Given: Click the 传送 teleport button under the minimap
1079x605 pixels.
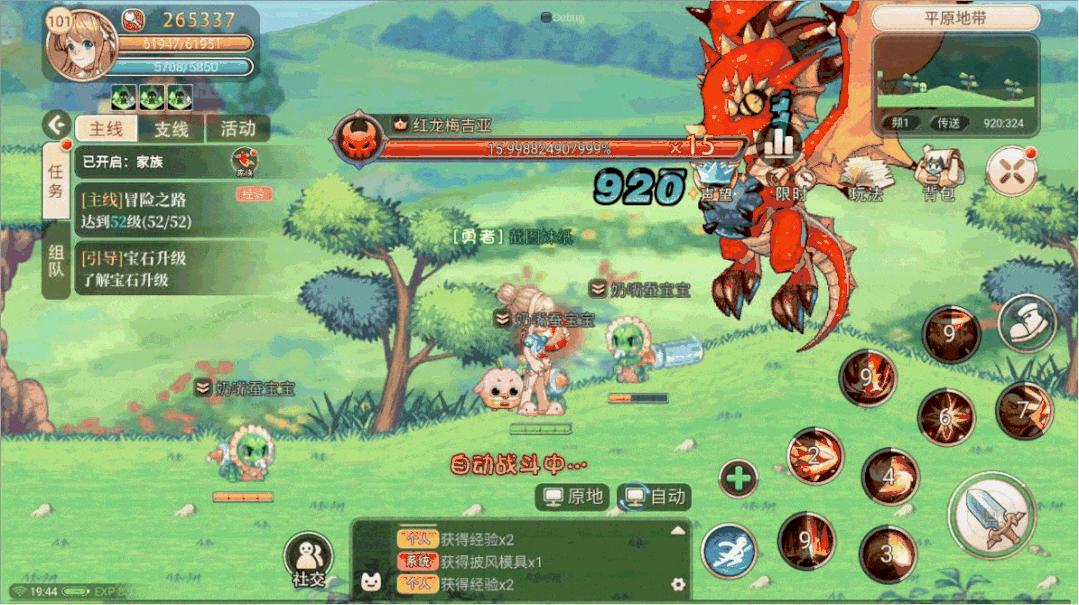Looking at the screenshot, I should (x=947, y=123).
